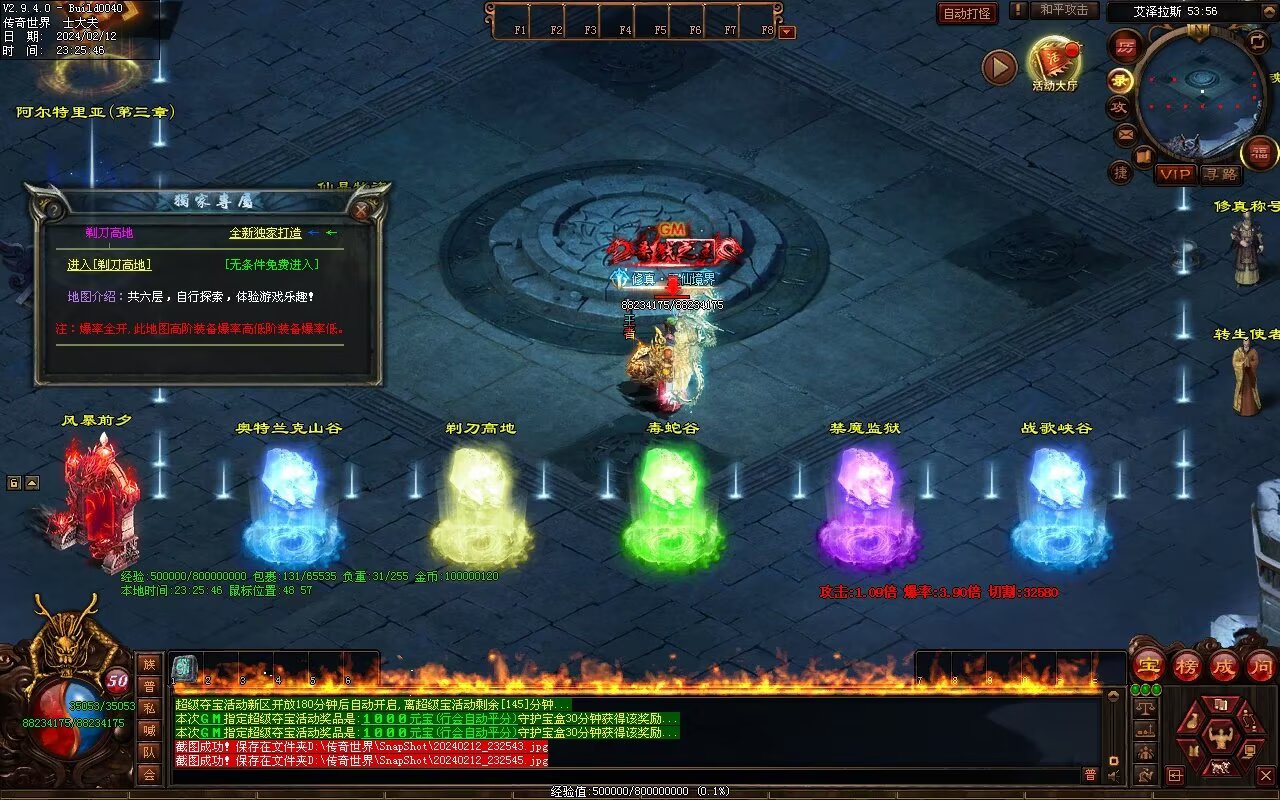This screenshot has width=1280, height=800.
Task: Click the 福 welfare button by minimap
Action: click(x=1259, y=153)
